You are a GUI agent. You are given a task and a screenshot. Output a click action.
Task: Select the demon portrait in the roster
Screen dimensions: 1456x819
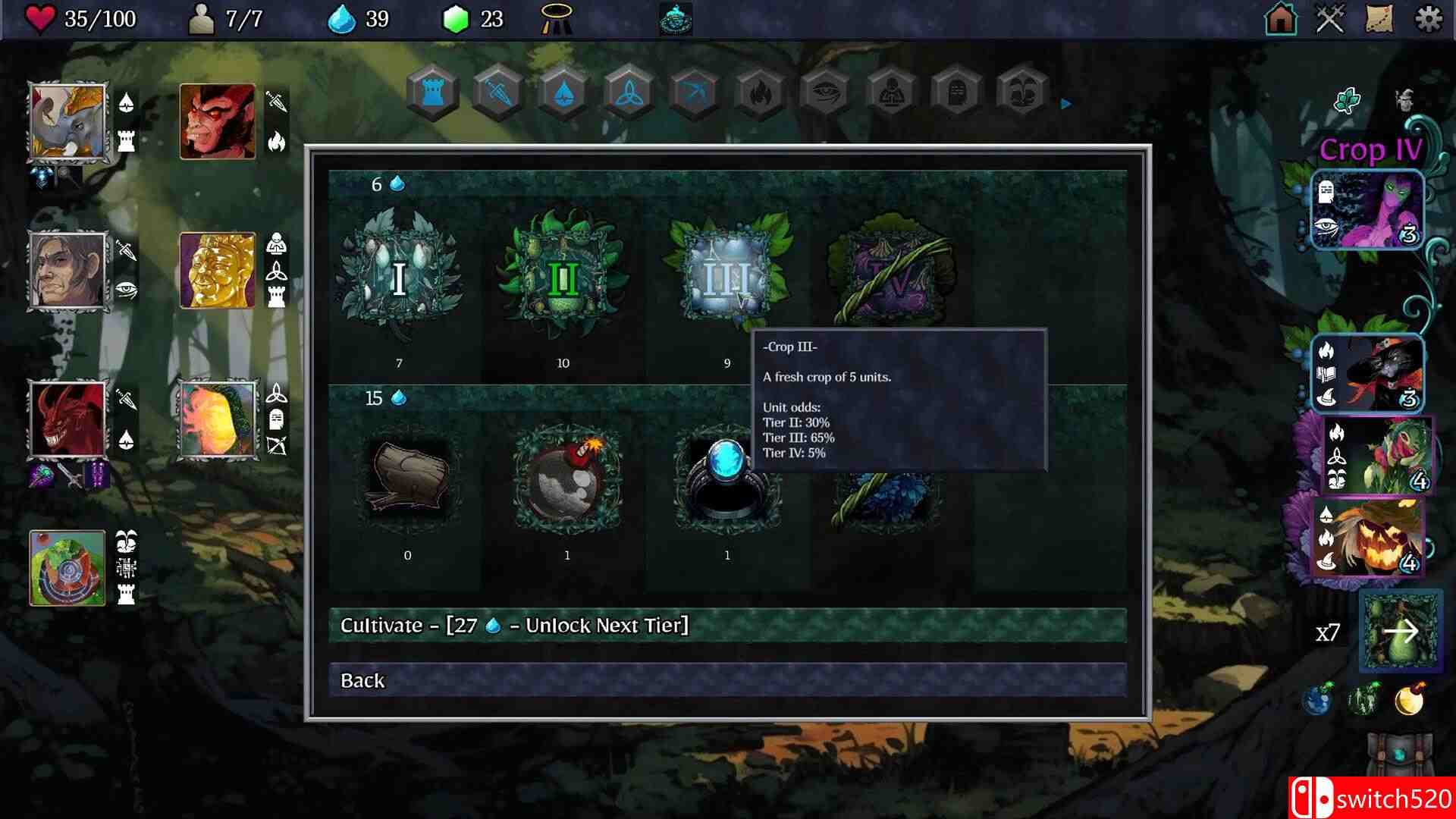coord(216,121)
